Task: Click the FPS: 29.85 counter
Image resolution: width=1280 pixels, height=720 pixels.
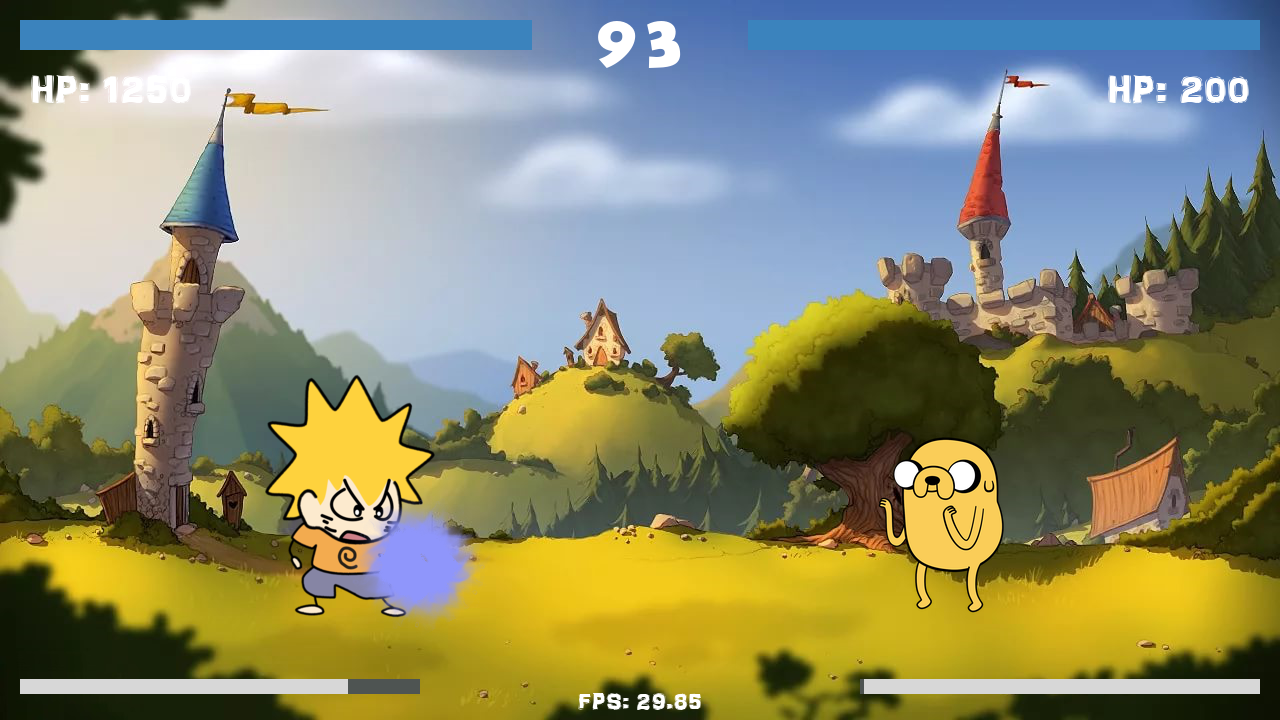Action: click(640, 701)
